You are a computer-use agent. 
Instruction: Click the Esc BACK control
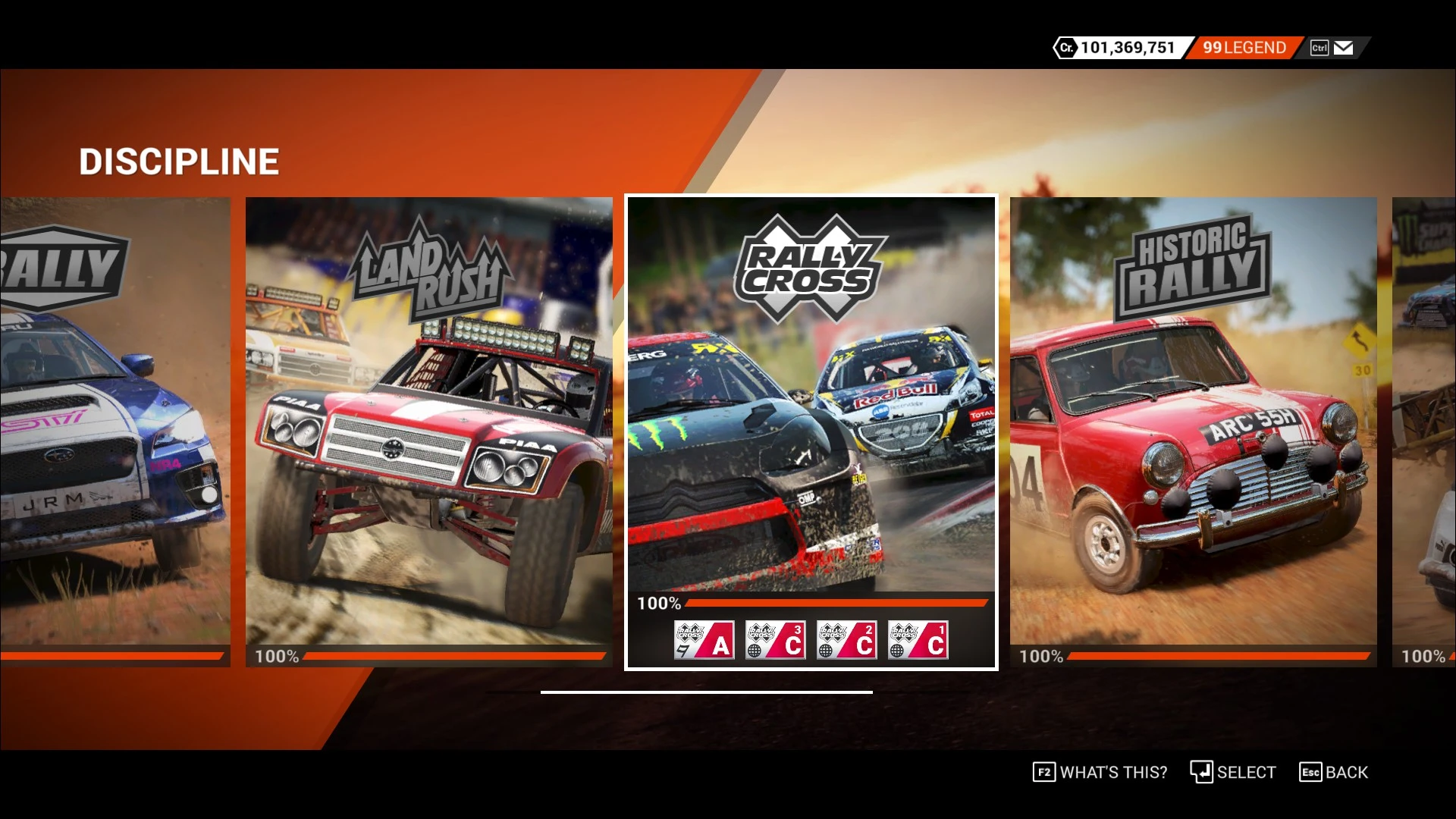tap(1335, 772)
